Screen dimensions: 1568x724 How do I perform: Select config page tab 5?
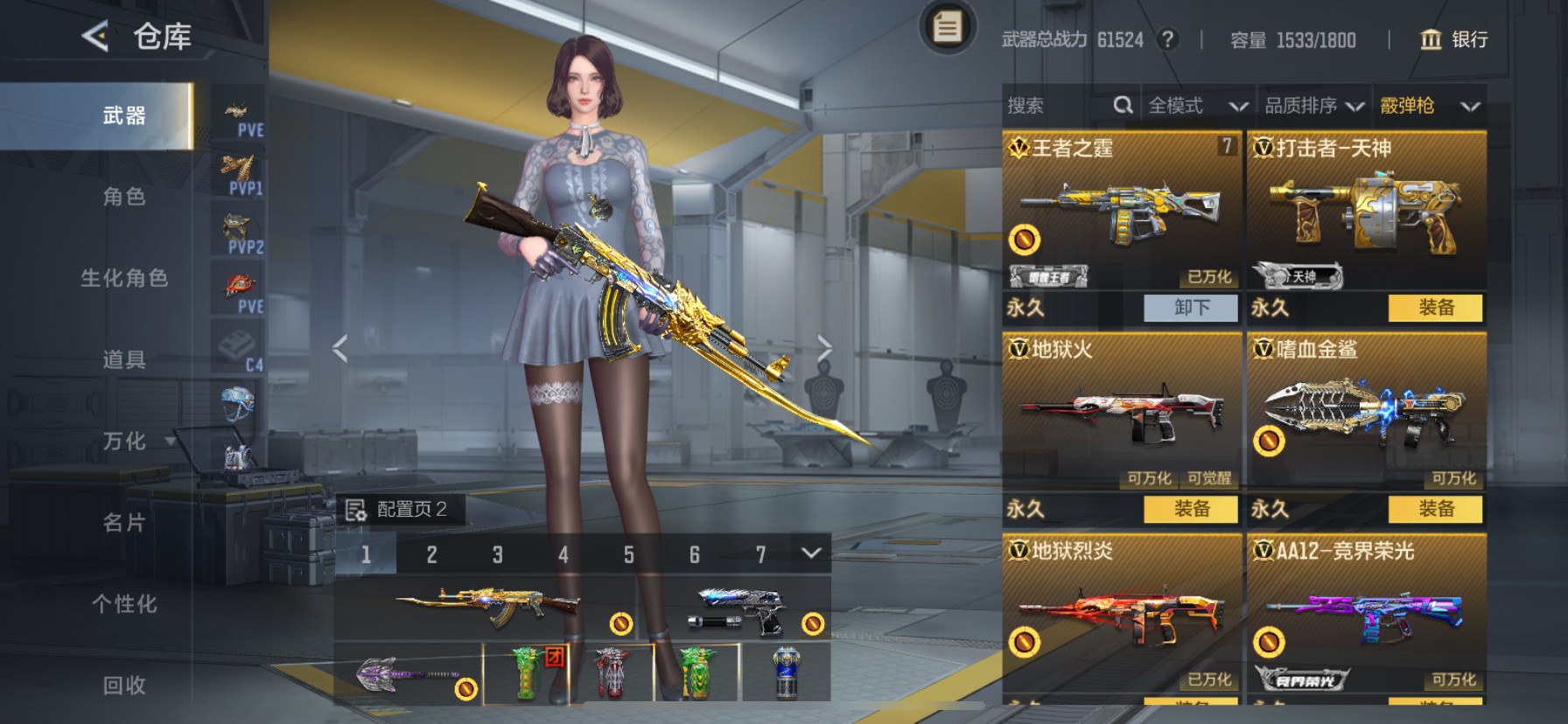628,553
